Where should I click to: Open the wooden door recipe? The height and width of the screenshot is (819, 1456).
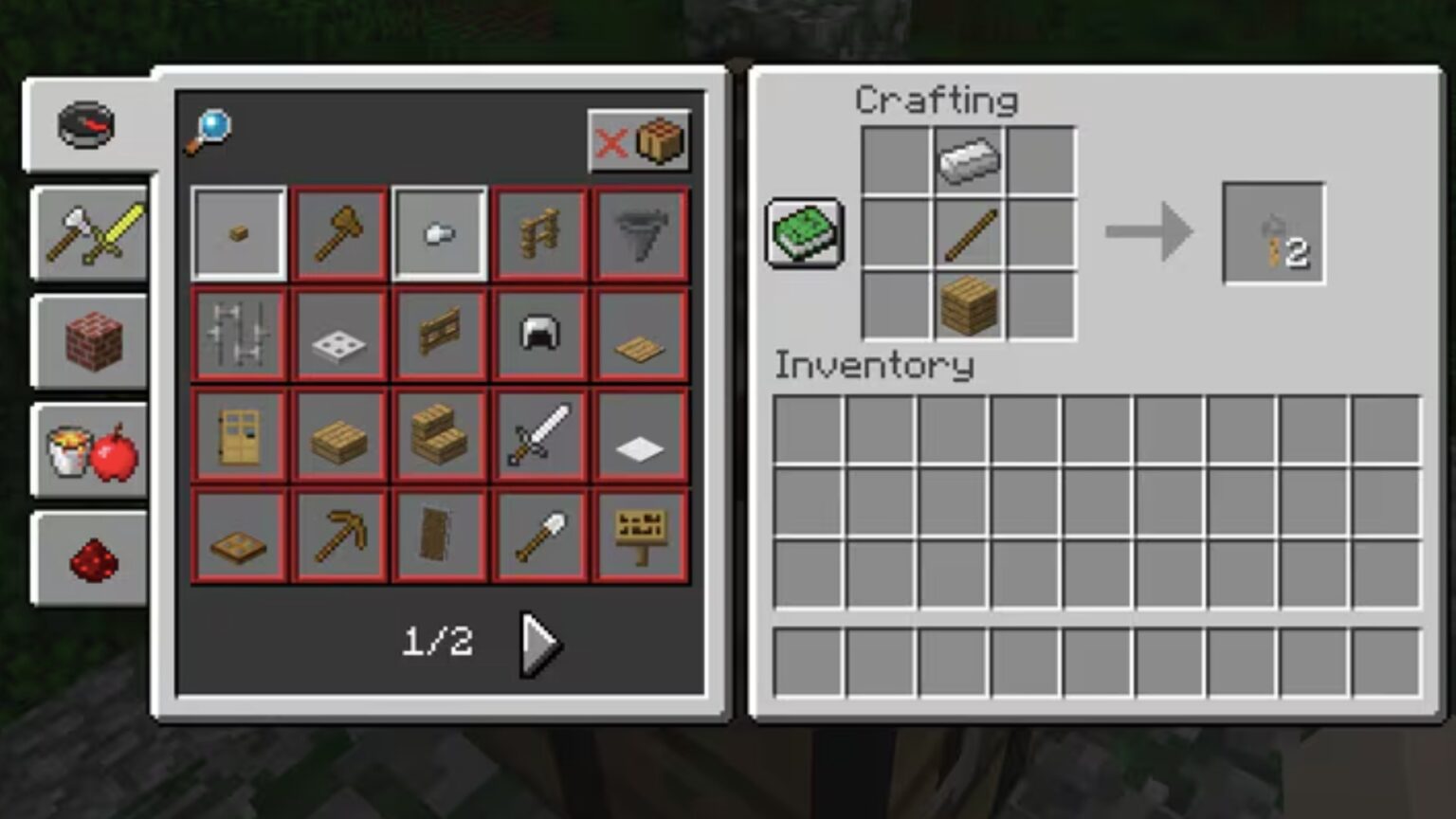(x=238, y=434)
